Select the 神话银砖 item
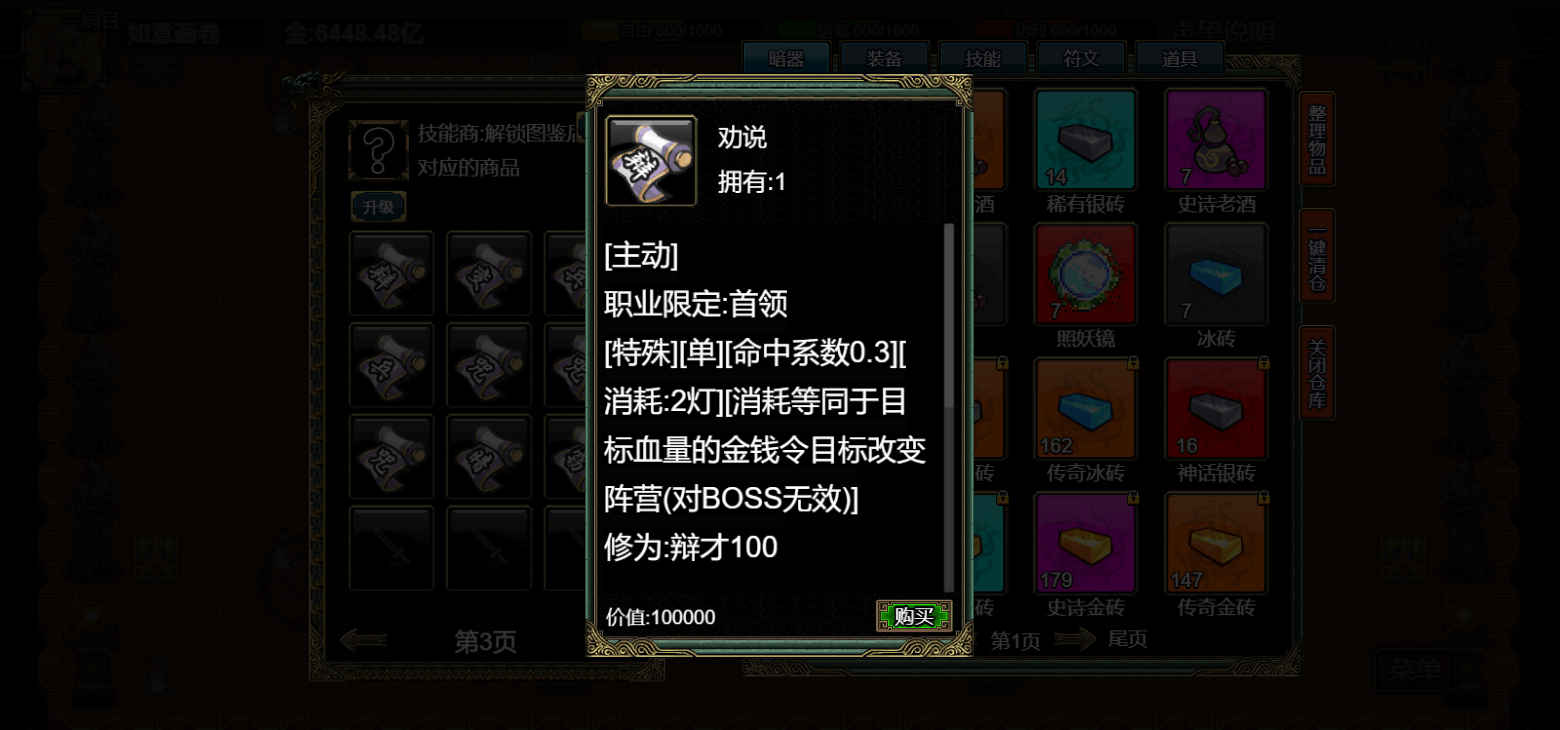The height and width of the screenshot is (730, 1560). coord(1216,407)
